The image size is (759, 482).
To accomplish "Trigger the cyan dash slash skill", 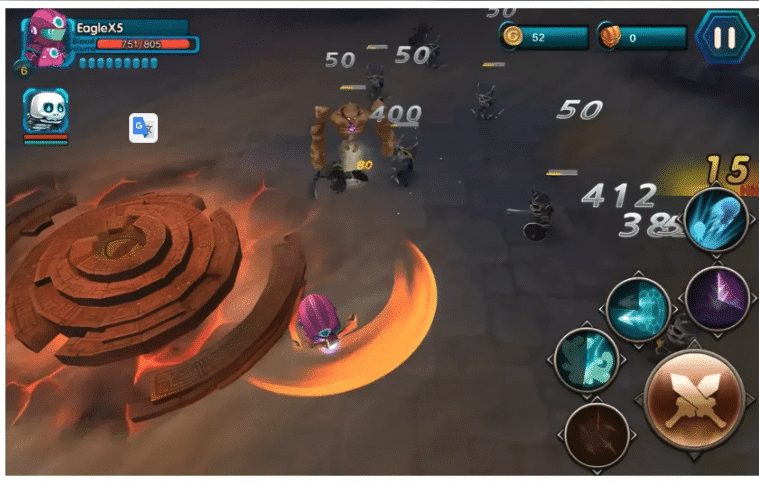I will point(638,308).
